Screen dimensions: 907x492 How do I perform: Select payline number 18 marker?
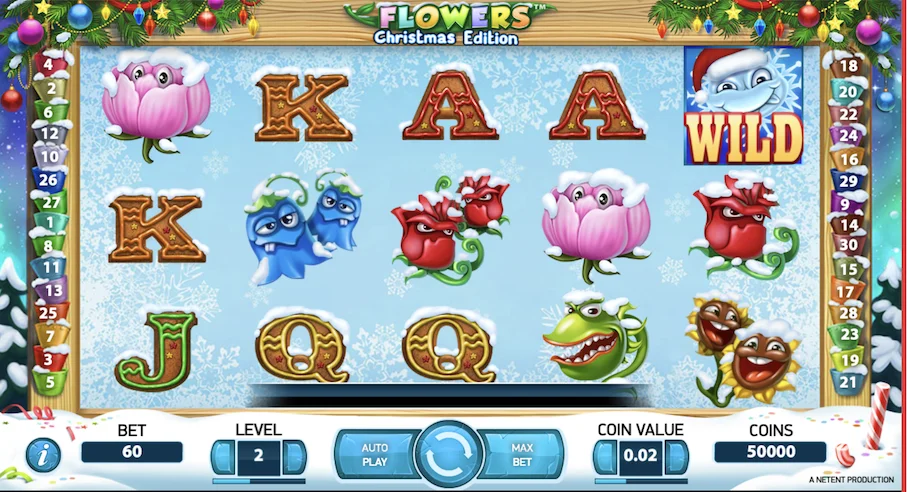point(850,67)
